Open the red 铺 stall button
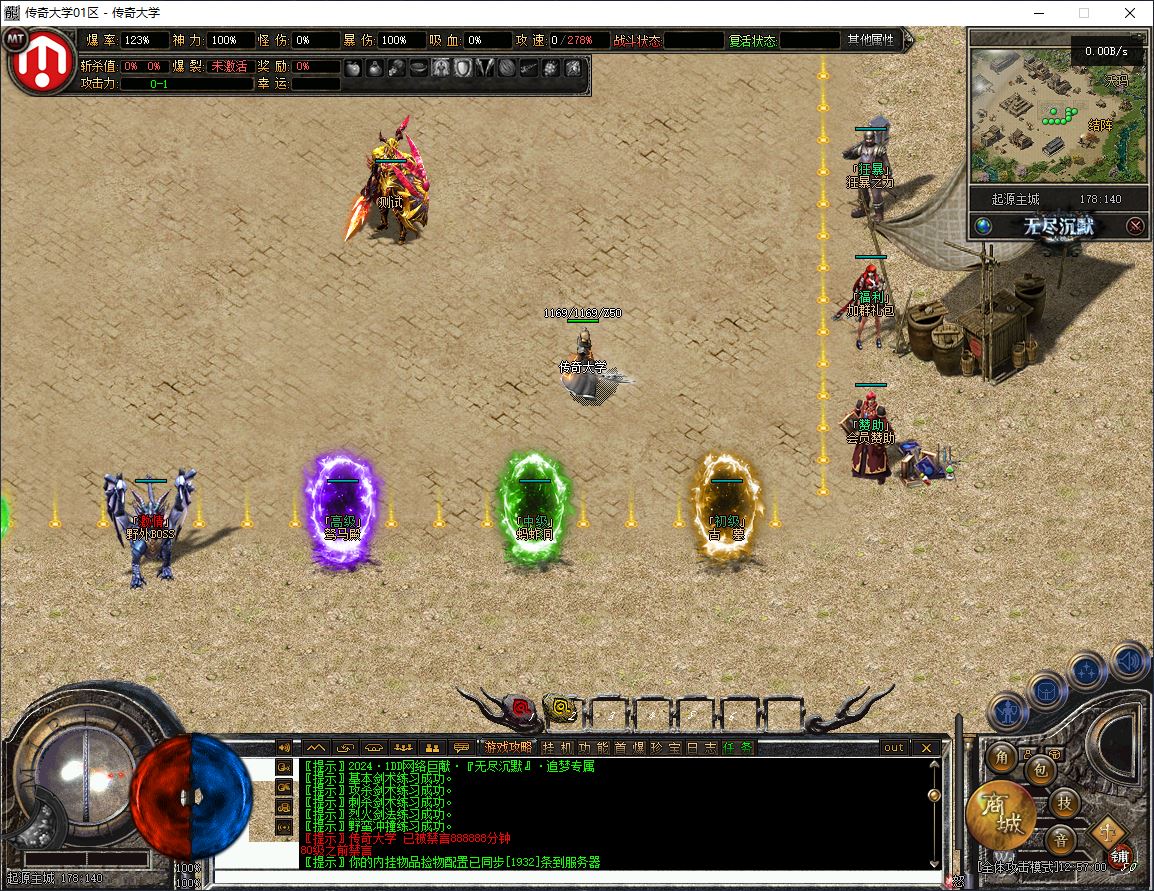Screen dimensions: 1154x891 pos(1120,857)
